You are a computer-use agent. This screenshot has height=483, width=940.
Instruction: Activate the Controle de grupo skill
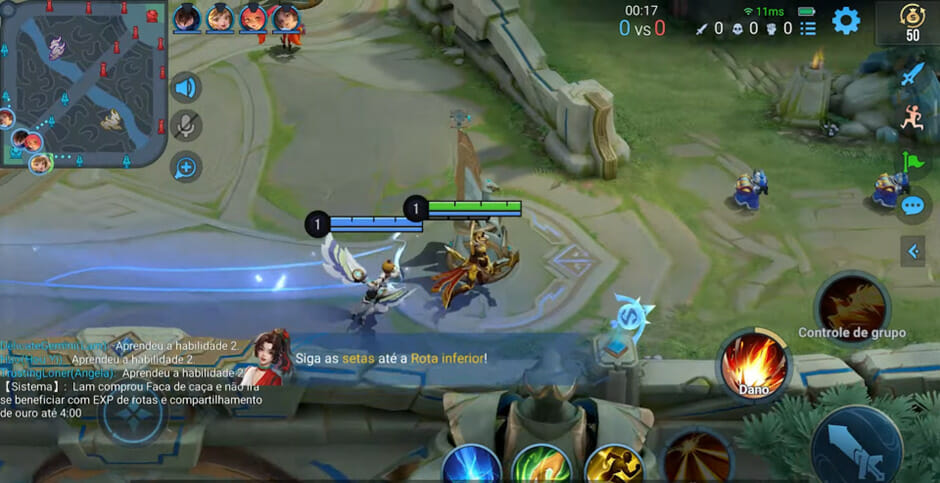(x=852, y=304)
